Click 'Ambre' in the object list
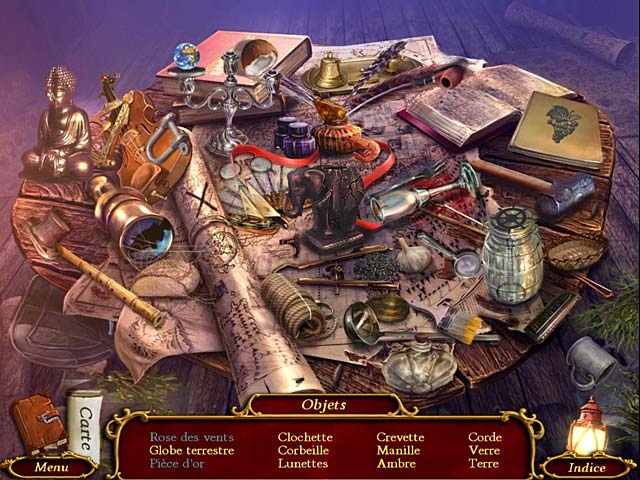This screenshot has width=640, height=480. (396, 463)
